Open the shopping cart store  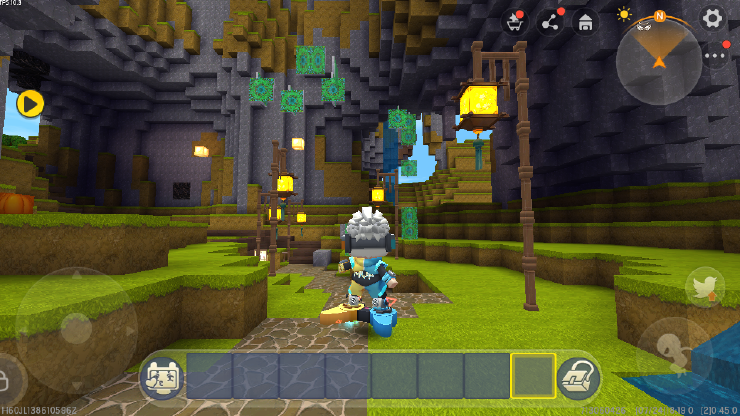tap(516, 21)
